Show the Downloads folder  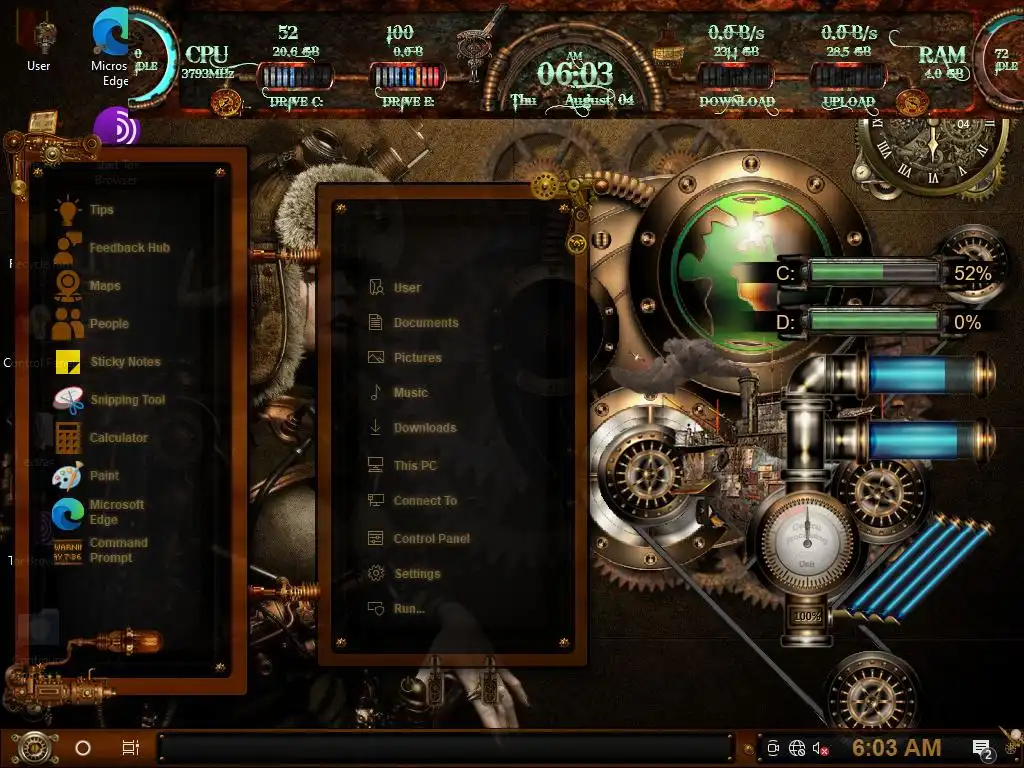pyautogui.click(x=424, y=428)
